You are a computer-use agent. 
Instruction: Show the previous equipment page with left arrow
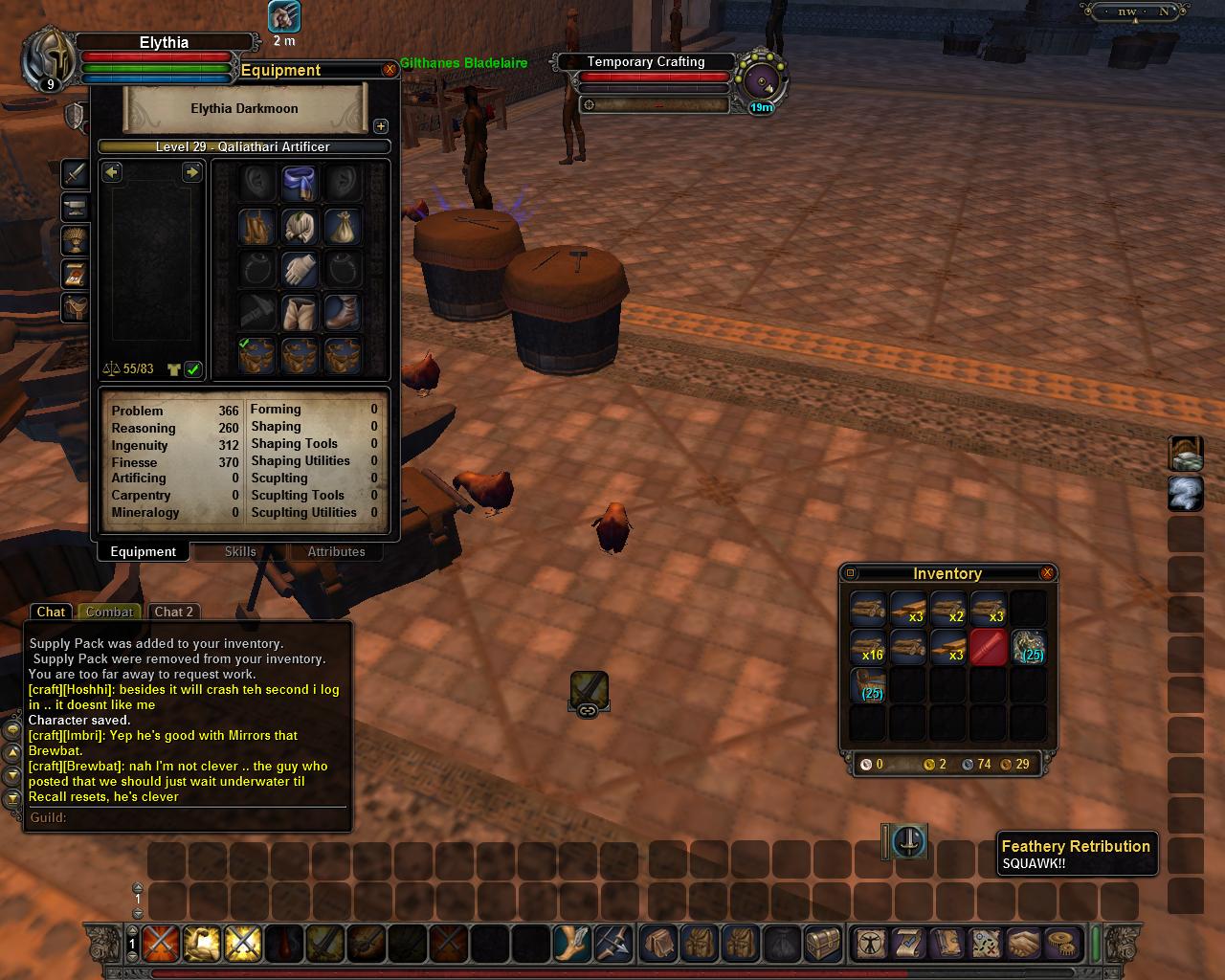coord(113,172)
